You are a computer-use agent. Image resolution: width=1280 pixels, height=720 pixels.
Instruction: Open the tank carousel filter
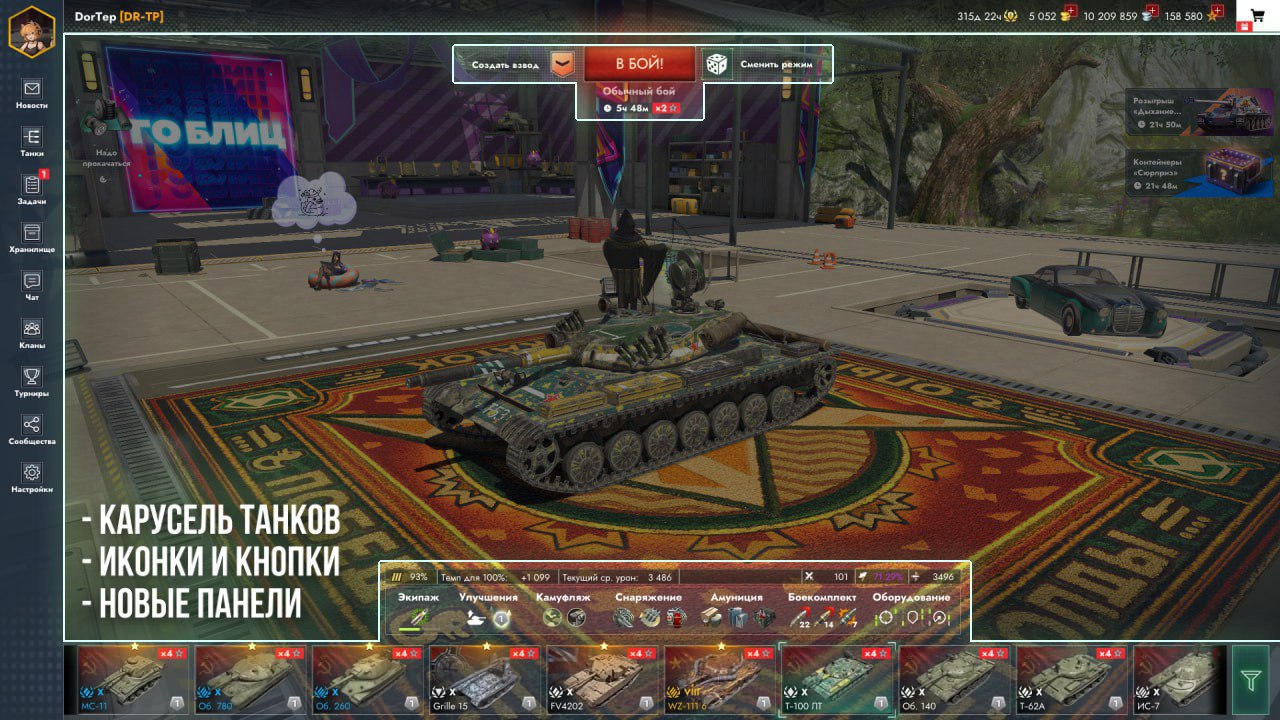(x=1250, y=680)
